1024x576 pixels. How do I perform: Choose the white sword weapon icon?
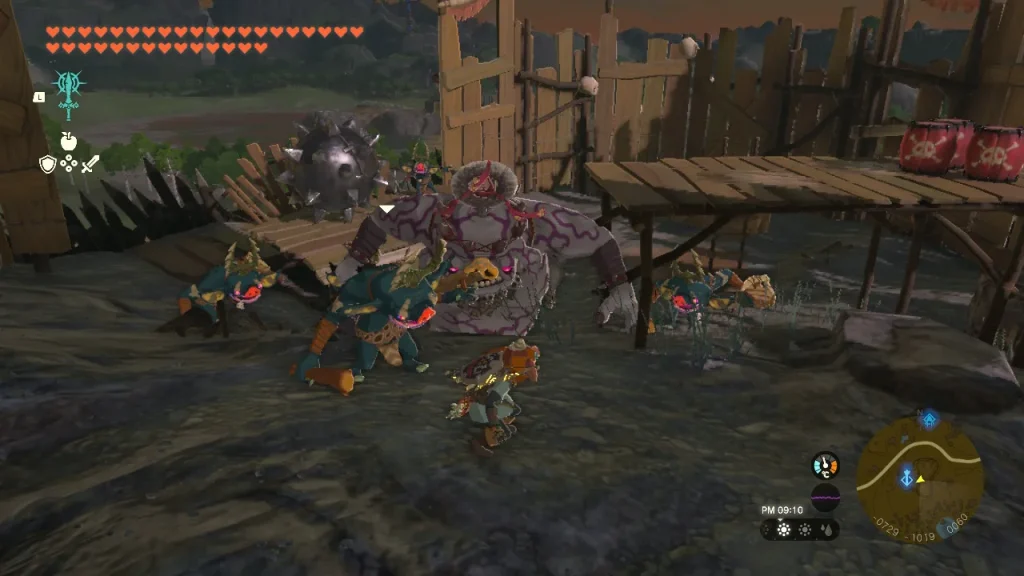90,164
